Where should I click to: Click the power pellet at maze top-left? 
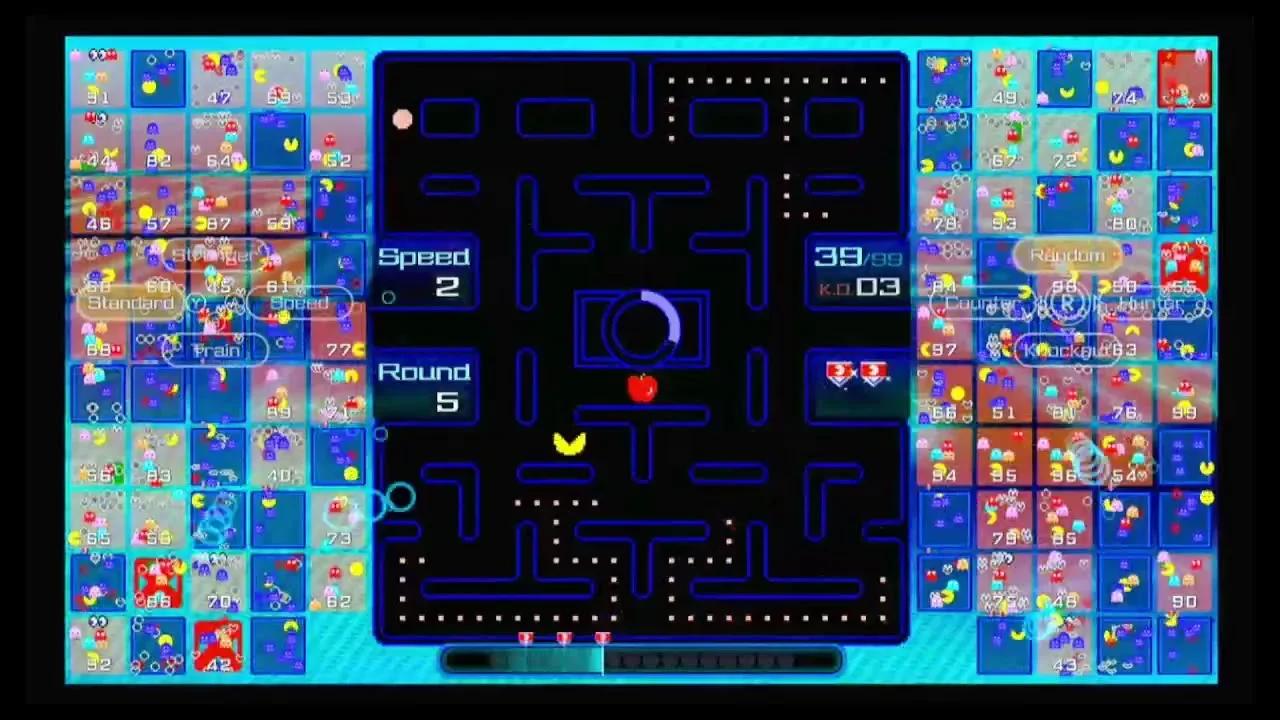(402, 120)
